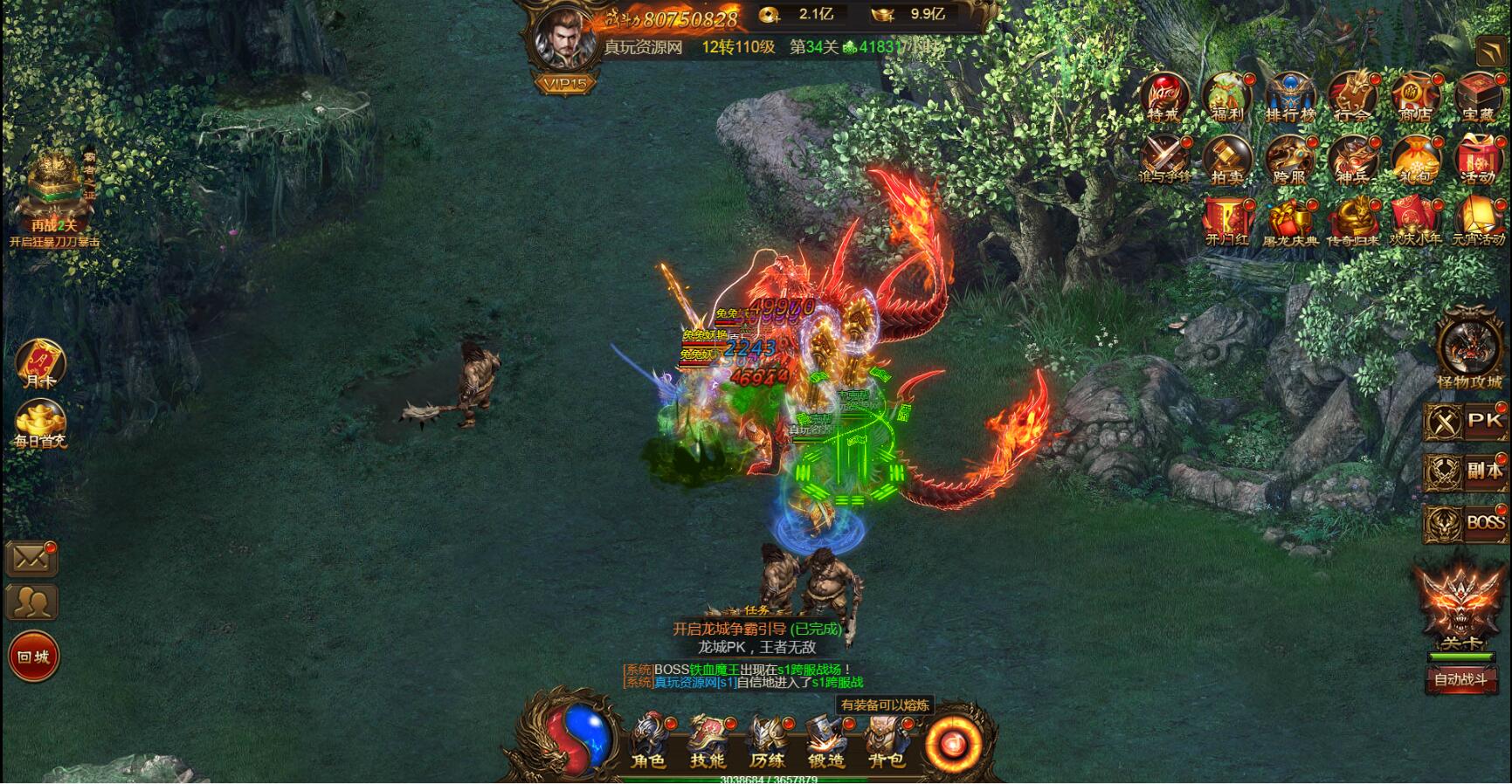Screen dimensions: 1512x784
Task: Switch on the PK mode button
Action: (x=1467, y=422)
